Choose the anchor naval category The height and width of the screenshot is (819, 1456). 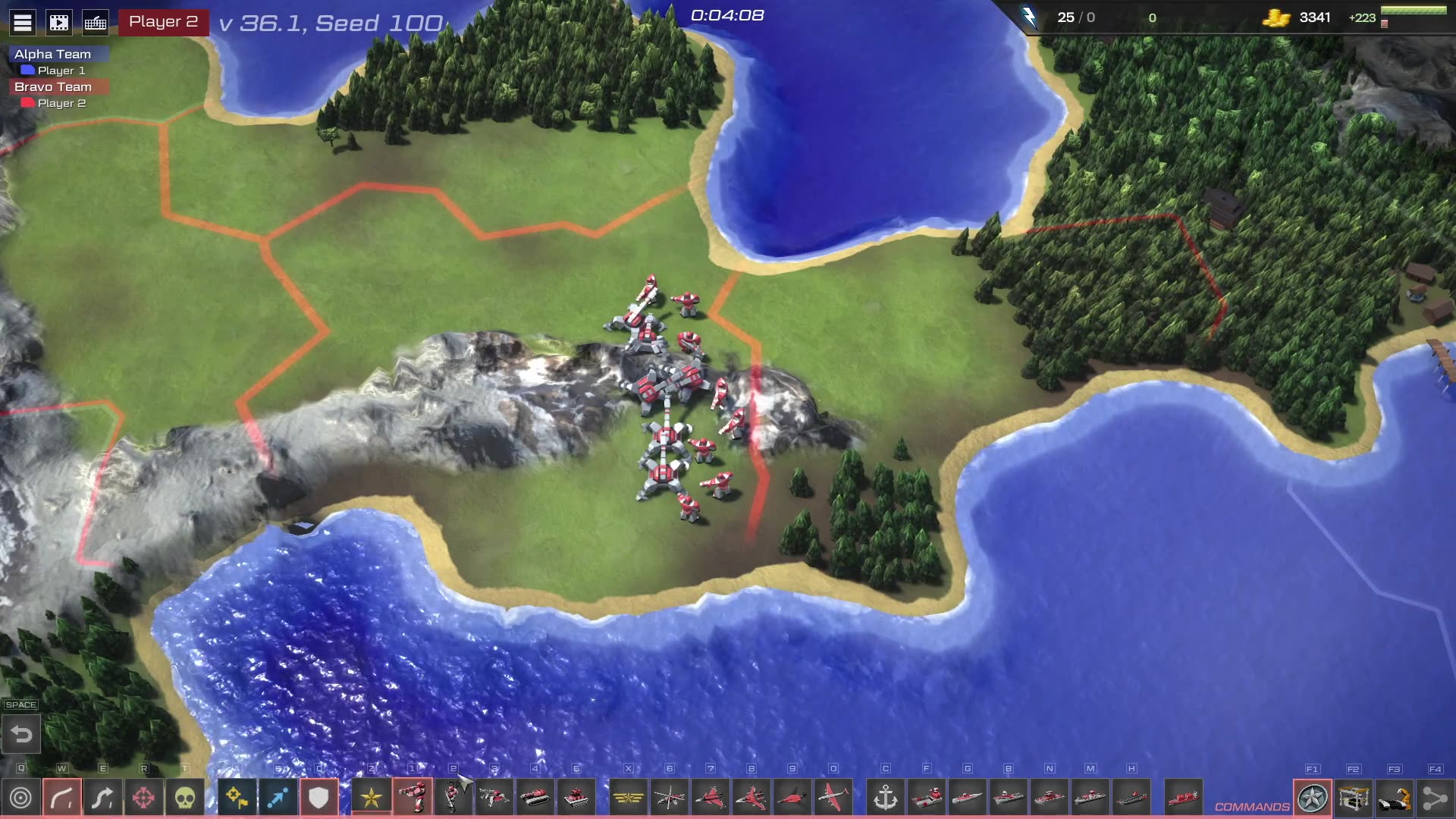[886, 798]
